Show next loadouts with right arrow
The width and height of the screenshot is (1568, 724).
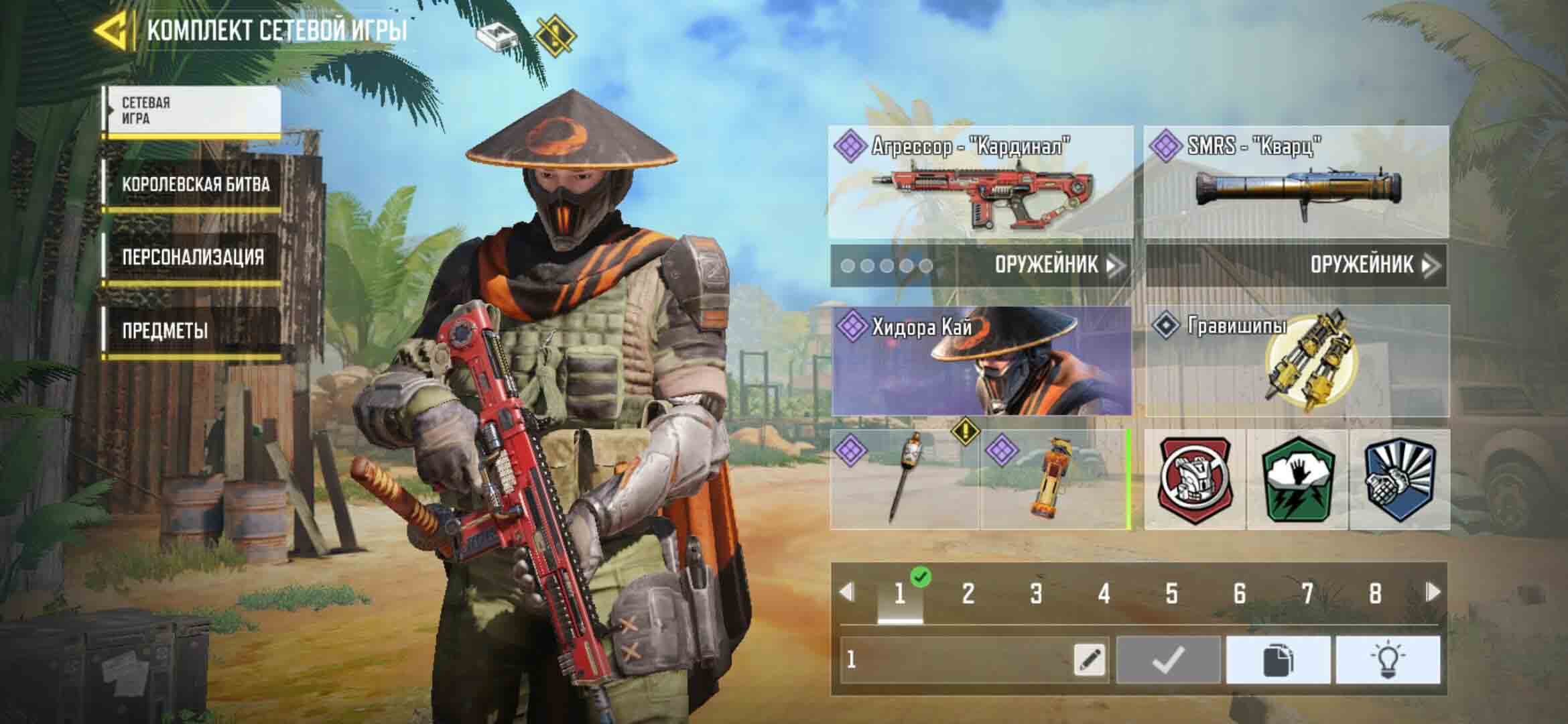[x=1433, y=592]
